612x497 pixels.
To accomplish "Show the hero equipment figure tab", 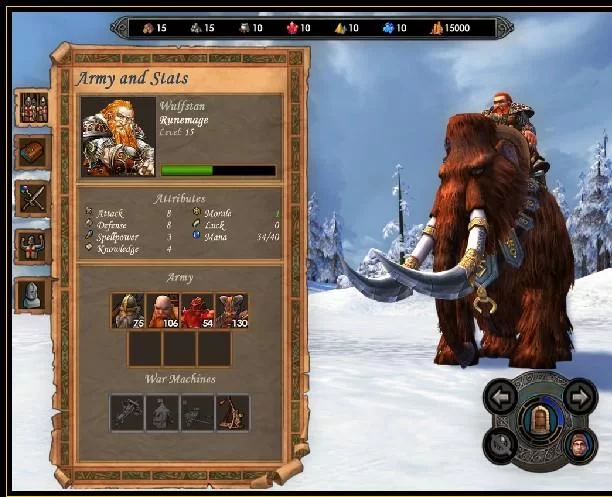I will pyautogui.click(x=33, y=246).
